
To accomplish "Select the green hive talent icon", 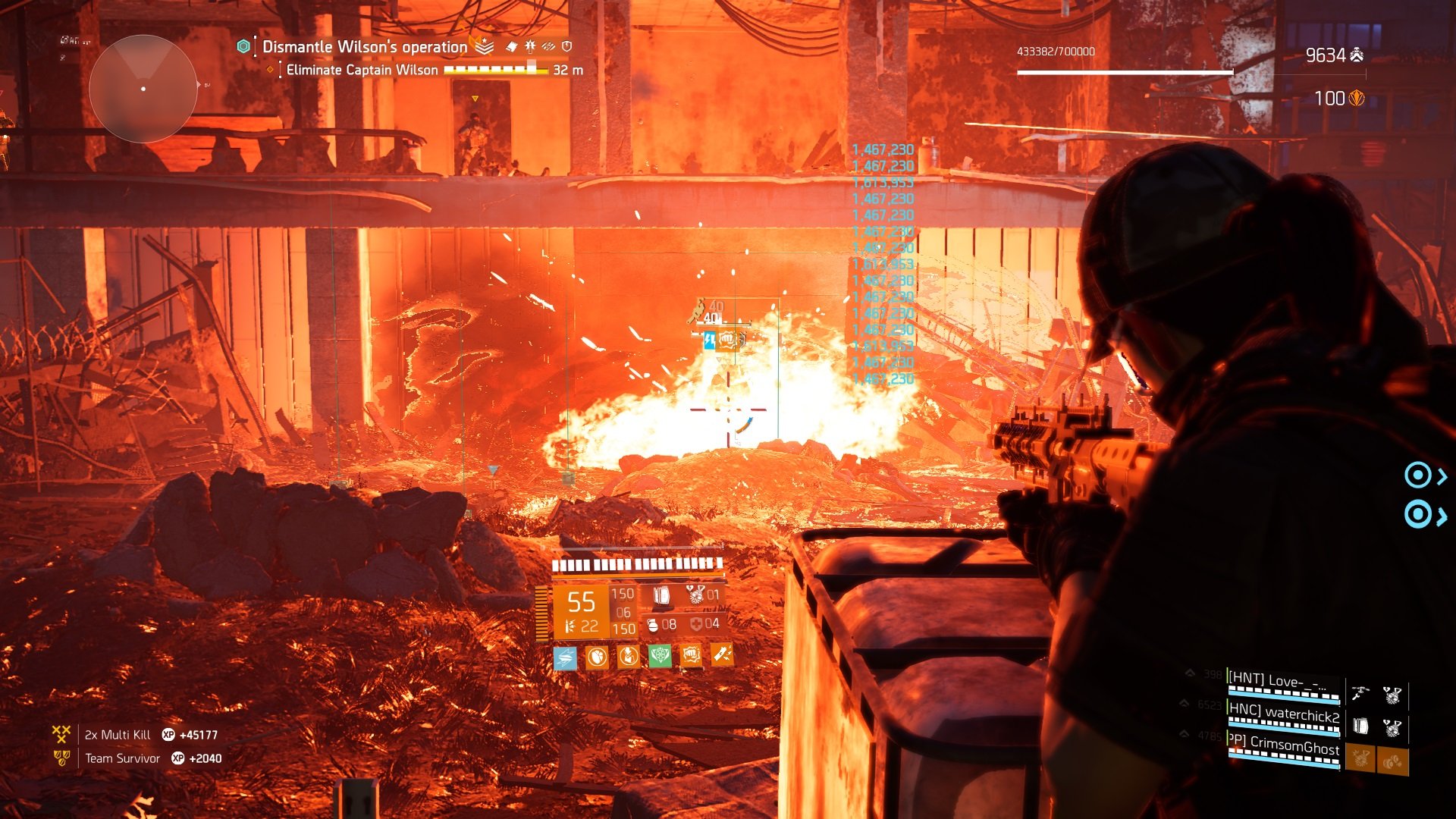I will (660, 656).
